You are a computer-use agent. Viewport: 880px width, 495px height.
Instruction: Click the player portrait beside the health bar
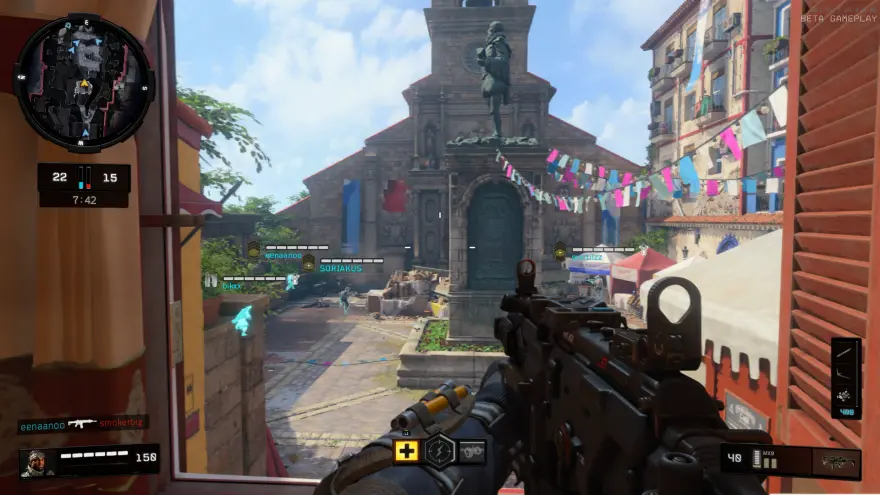point(35,461)
